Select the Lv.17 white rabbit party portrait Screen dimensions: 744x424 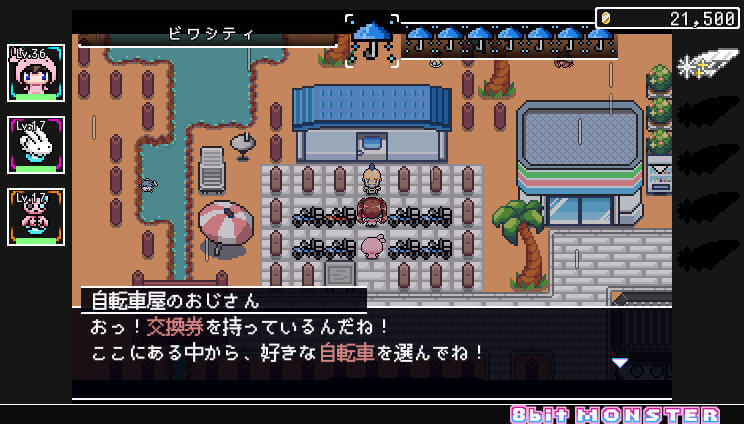[36, 145]
